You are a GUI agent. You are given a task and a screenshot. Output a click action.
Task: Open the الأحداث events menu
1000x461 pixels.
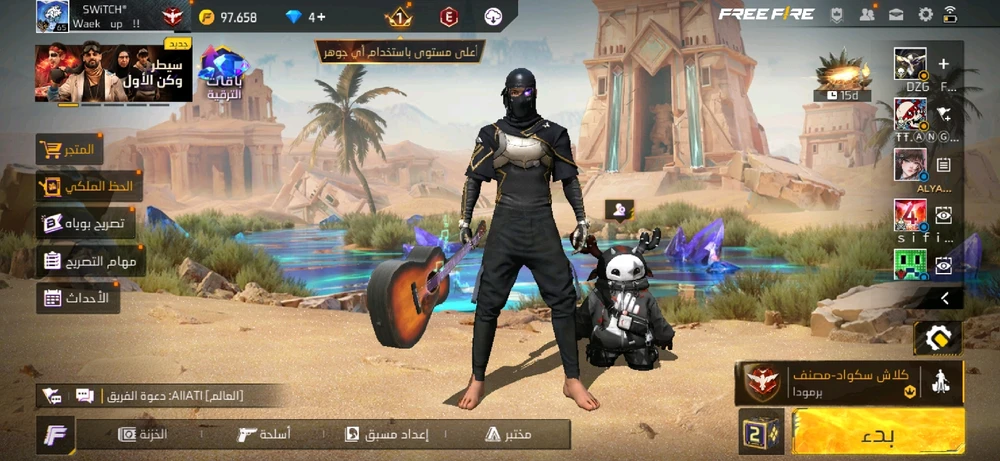(x=78, y=297)
